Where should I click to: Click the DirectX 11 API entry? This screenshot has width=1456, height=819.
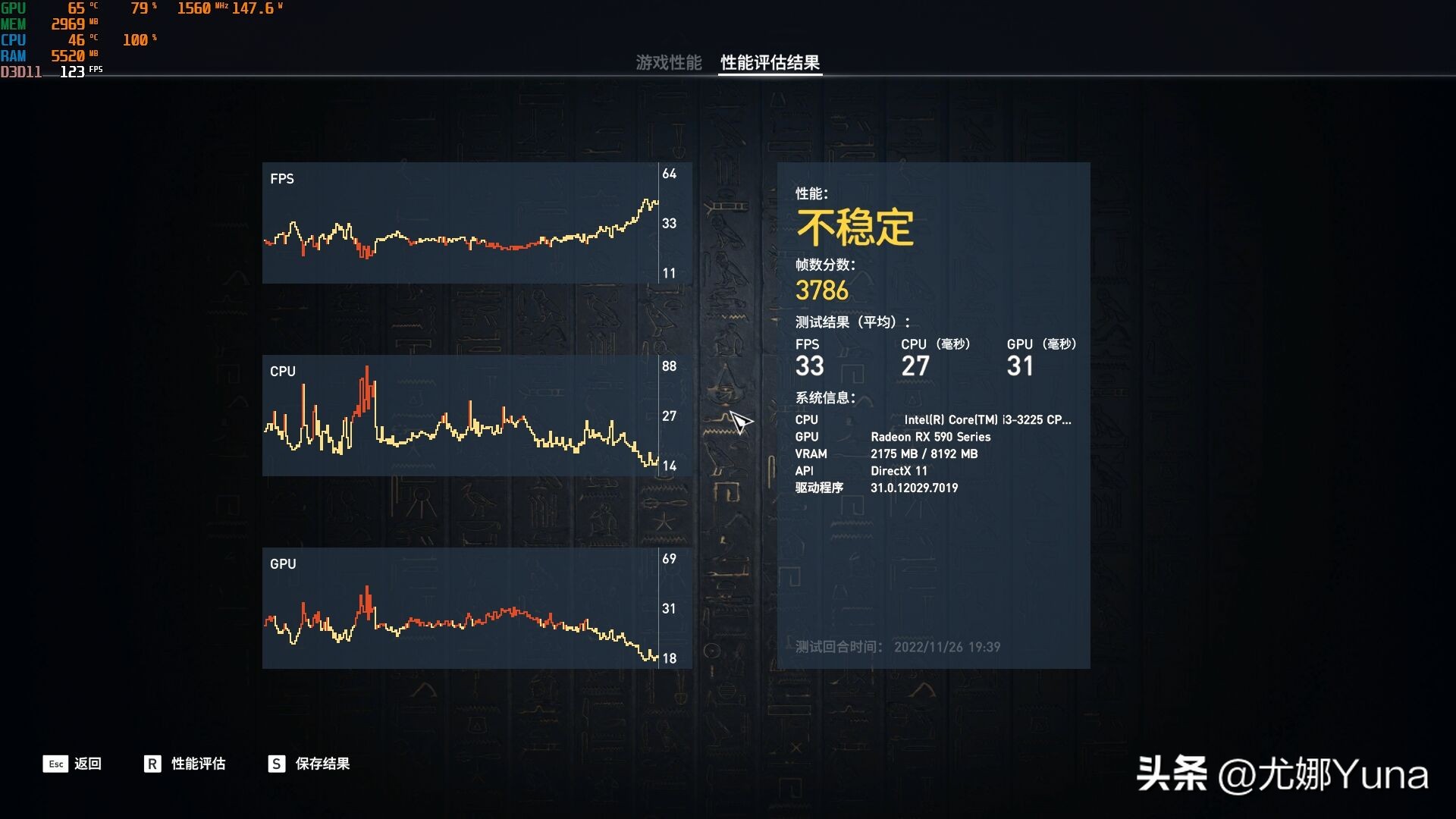[x=900, y=471]
